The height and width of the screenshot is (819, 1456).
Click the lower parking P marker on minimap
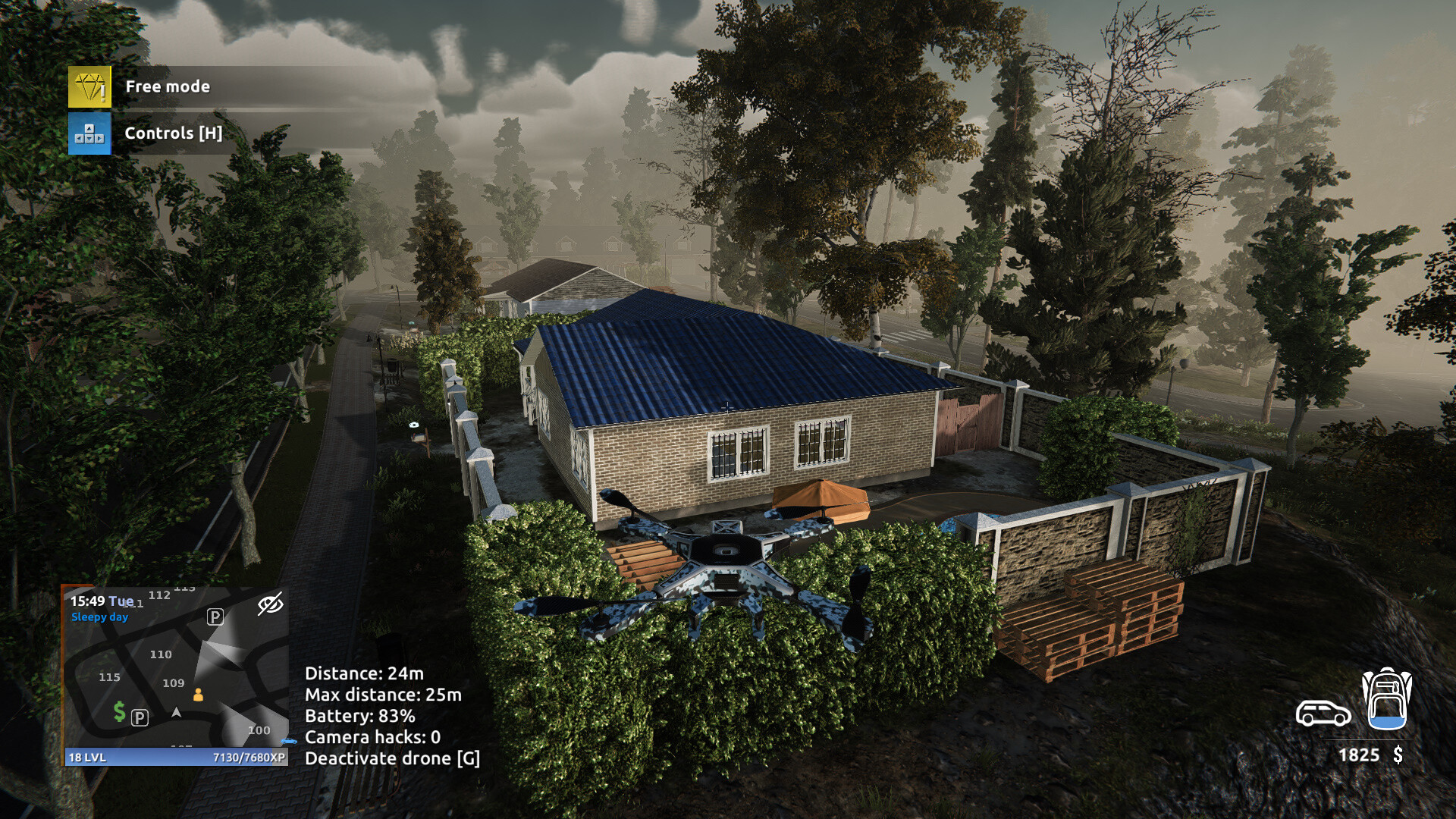pos(140,719)
